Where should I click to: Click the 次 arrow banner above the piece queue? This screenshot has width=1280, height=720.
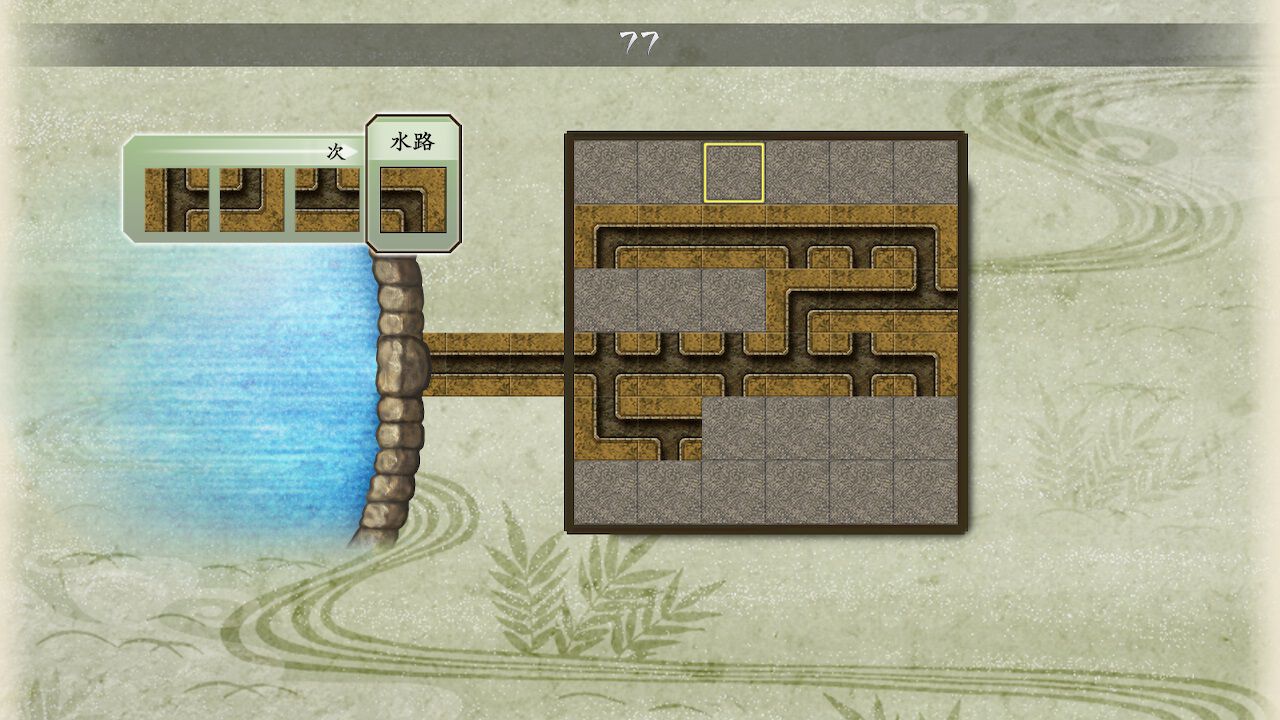click(x=335, y=150)
